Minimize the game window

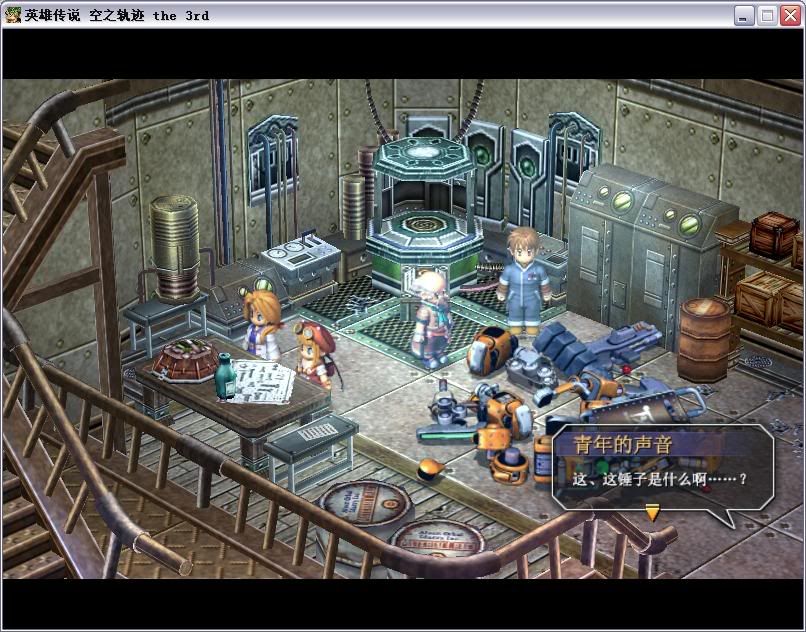[744, 15]
